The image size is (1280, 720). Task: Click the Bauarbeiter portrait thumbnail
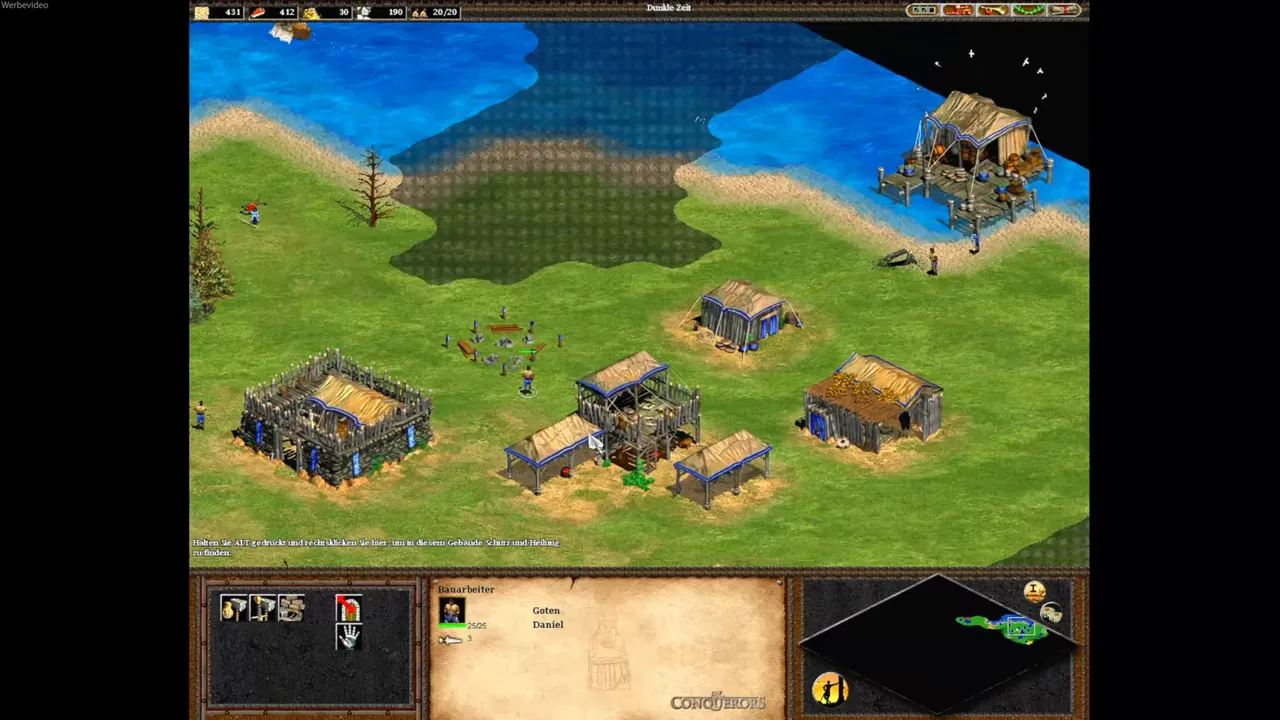(x=452, y=610)
